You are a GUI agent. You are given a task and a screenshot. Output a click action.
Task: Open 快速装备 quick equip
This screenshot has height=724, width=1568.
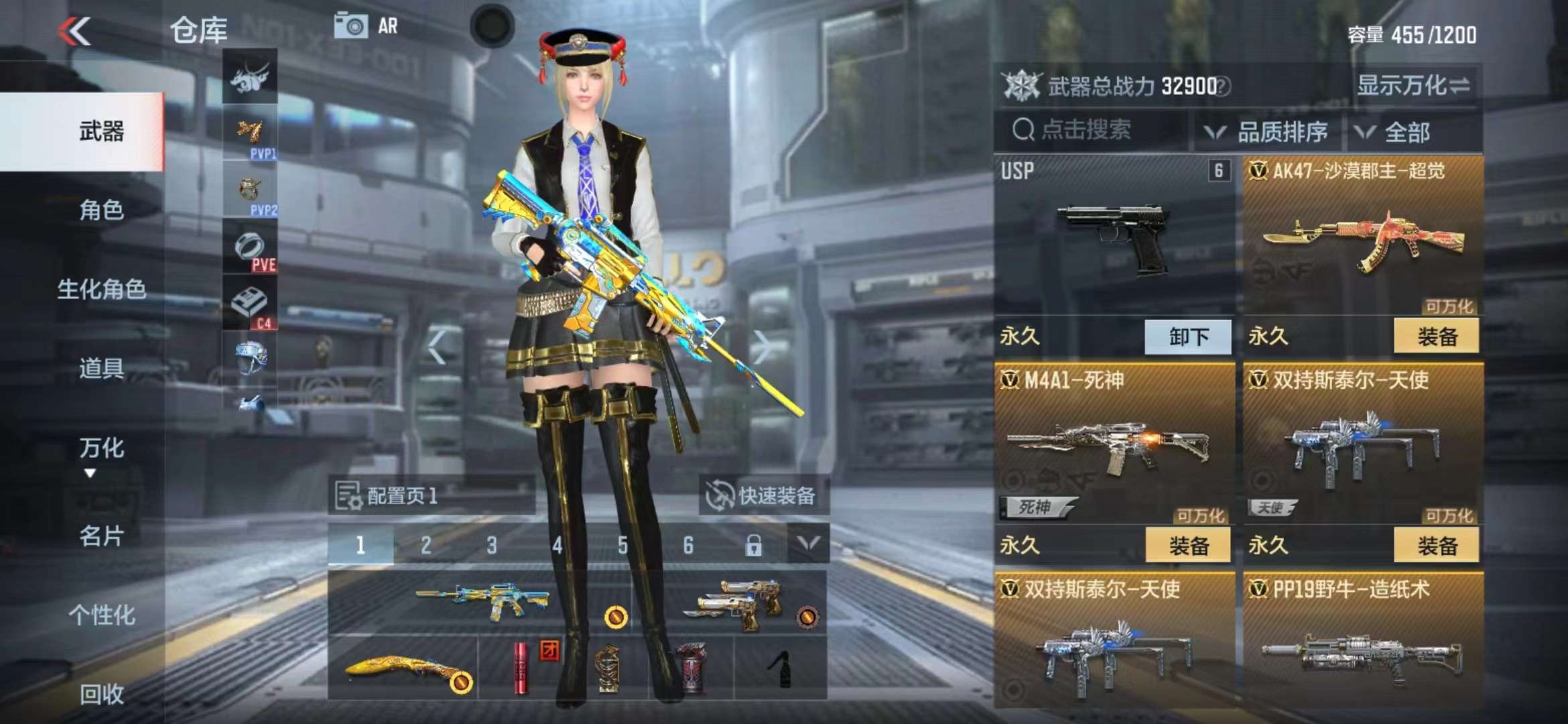(763, 495)
